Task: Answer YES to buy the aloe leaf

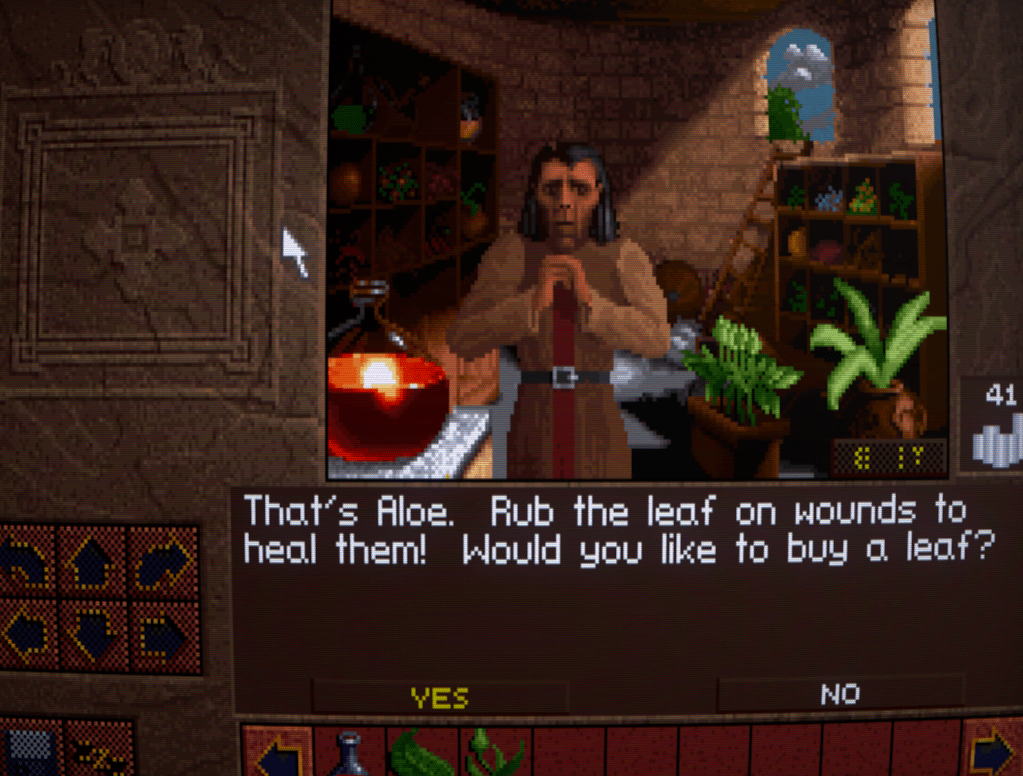Action: 440,696
